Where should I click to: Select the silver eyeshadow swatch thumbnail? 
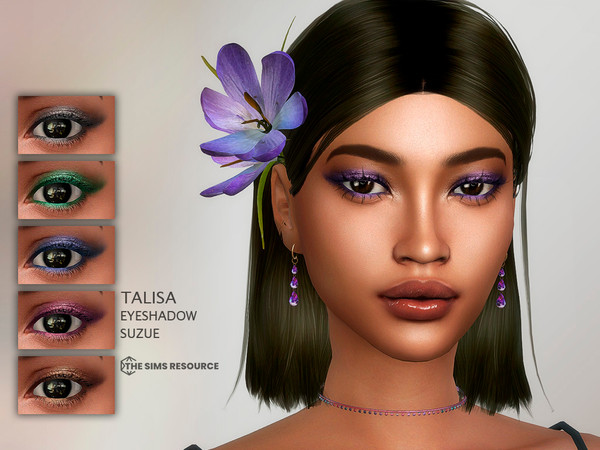tap(66, 124)
